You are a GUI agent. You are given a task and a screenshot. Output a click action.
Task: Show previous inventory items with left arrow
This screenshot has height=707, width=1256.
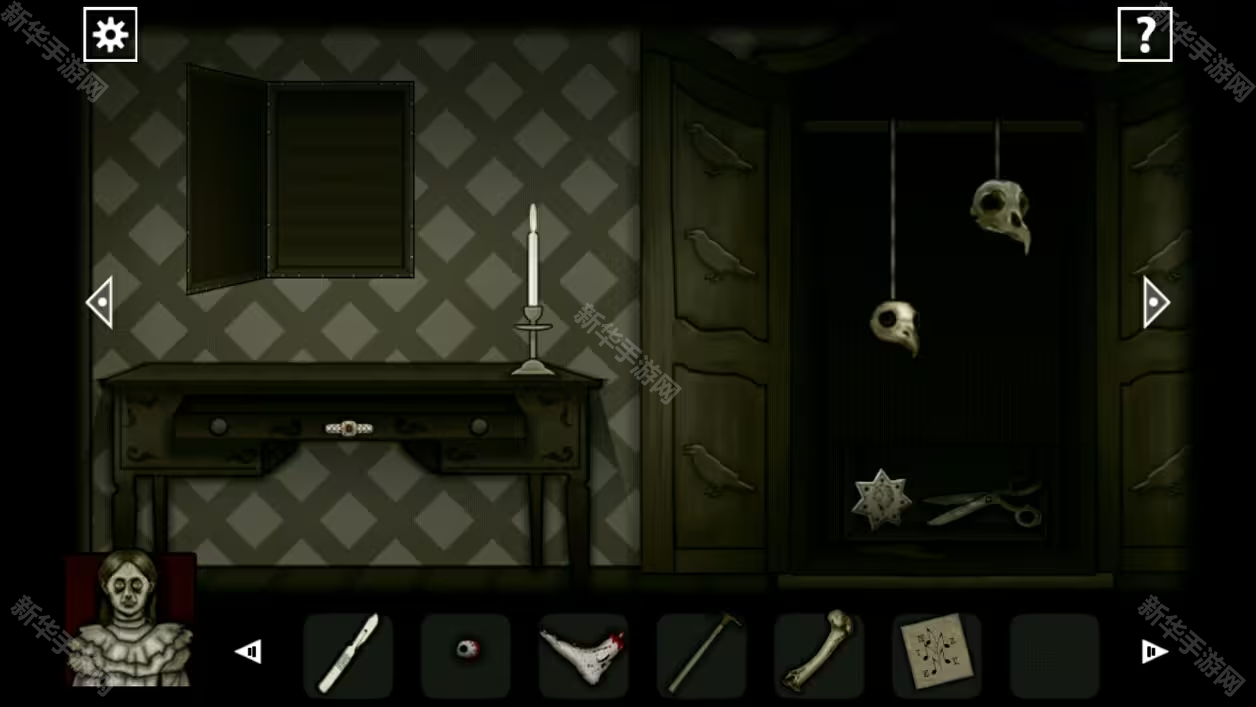(248, 652)
